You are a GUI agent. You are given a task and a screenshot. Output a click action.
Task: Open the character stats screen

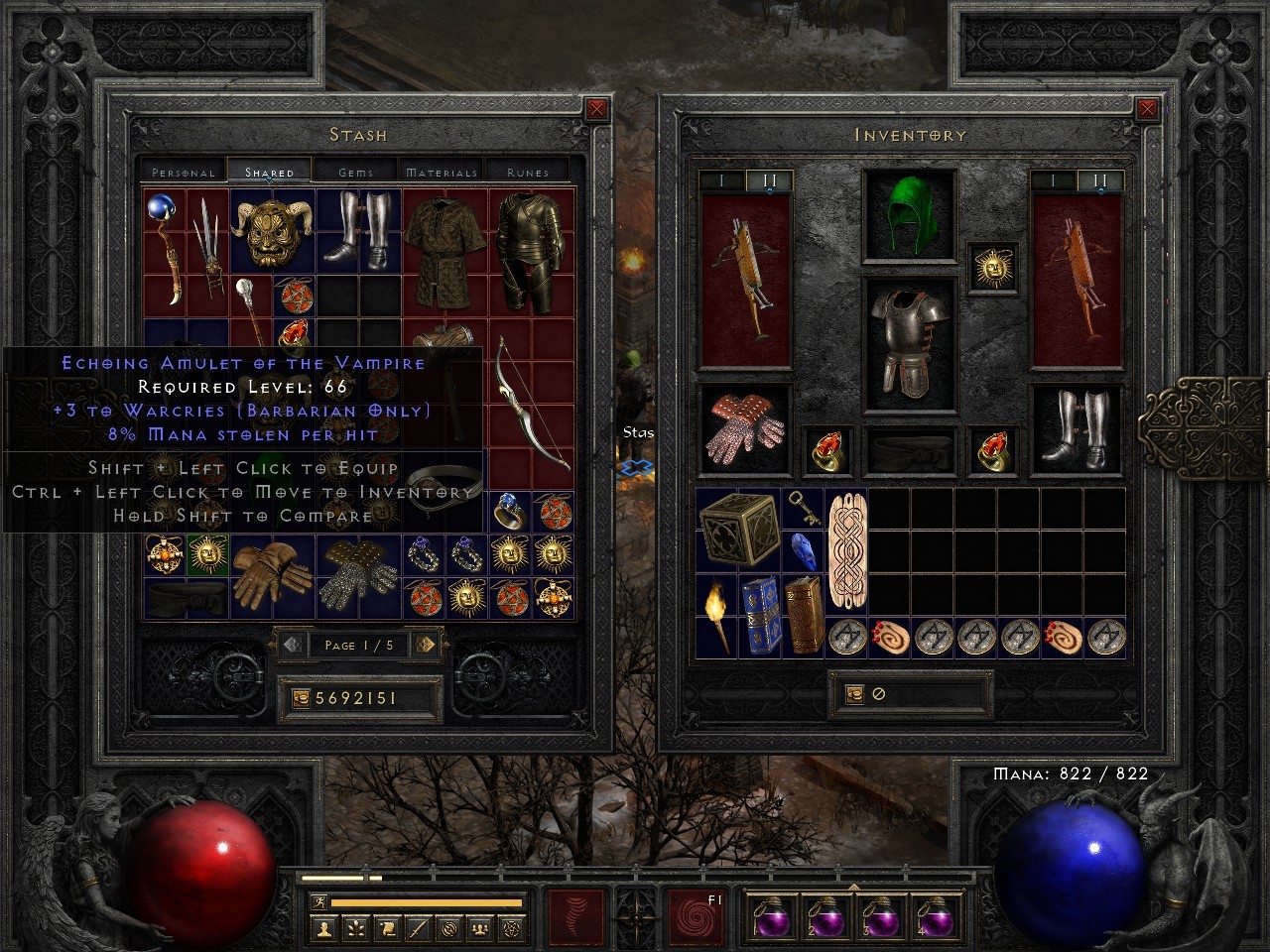tap(324, 928)
